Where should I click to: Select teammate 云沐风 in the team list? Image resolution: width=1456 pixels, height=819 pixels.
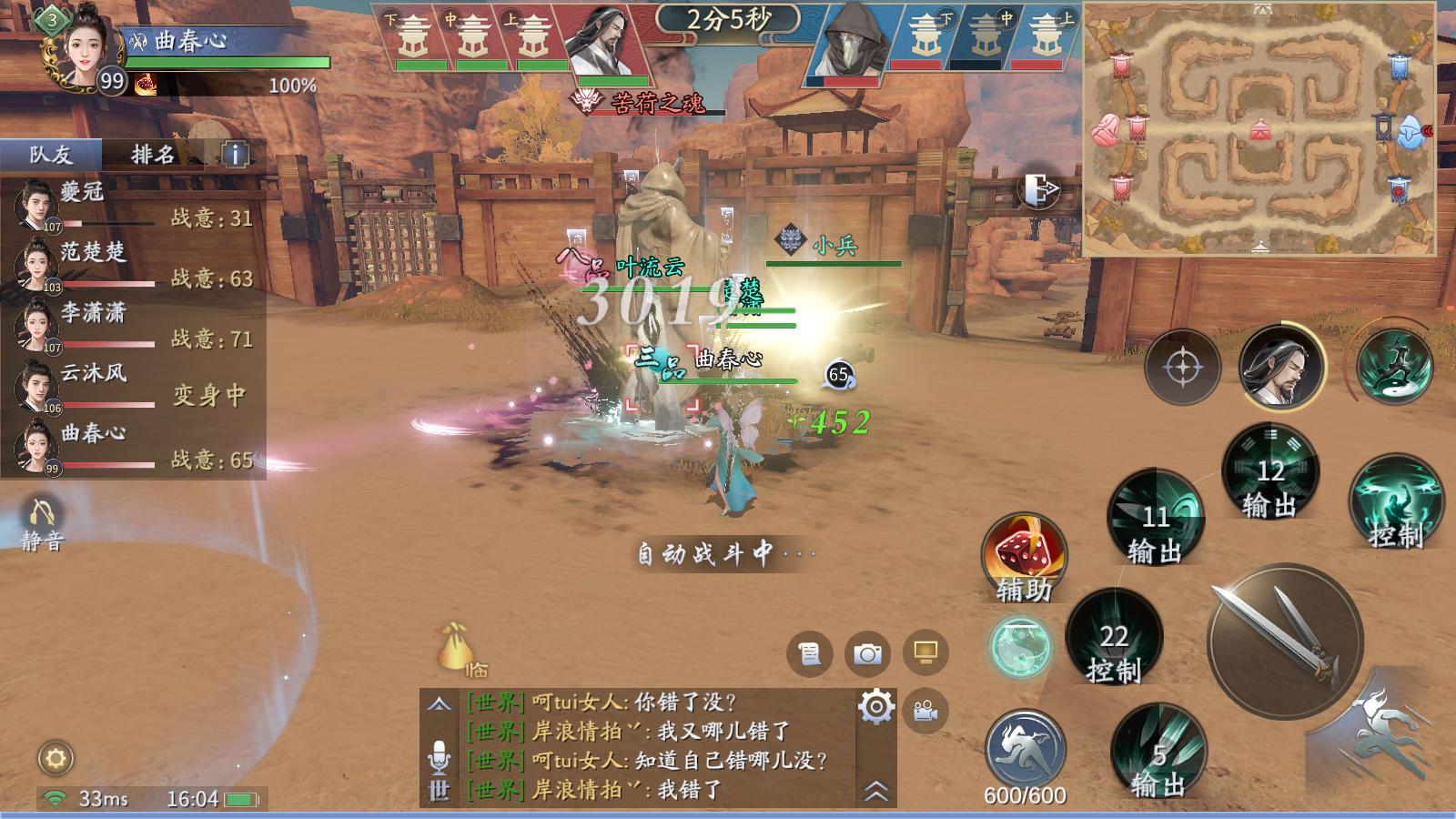tap(91, 386)
